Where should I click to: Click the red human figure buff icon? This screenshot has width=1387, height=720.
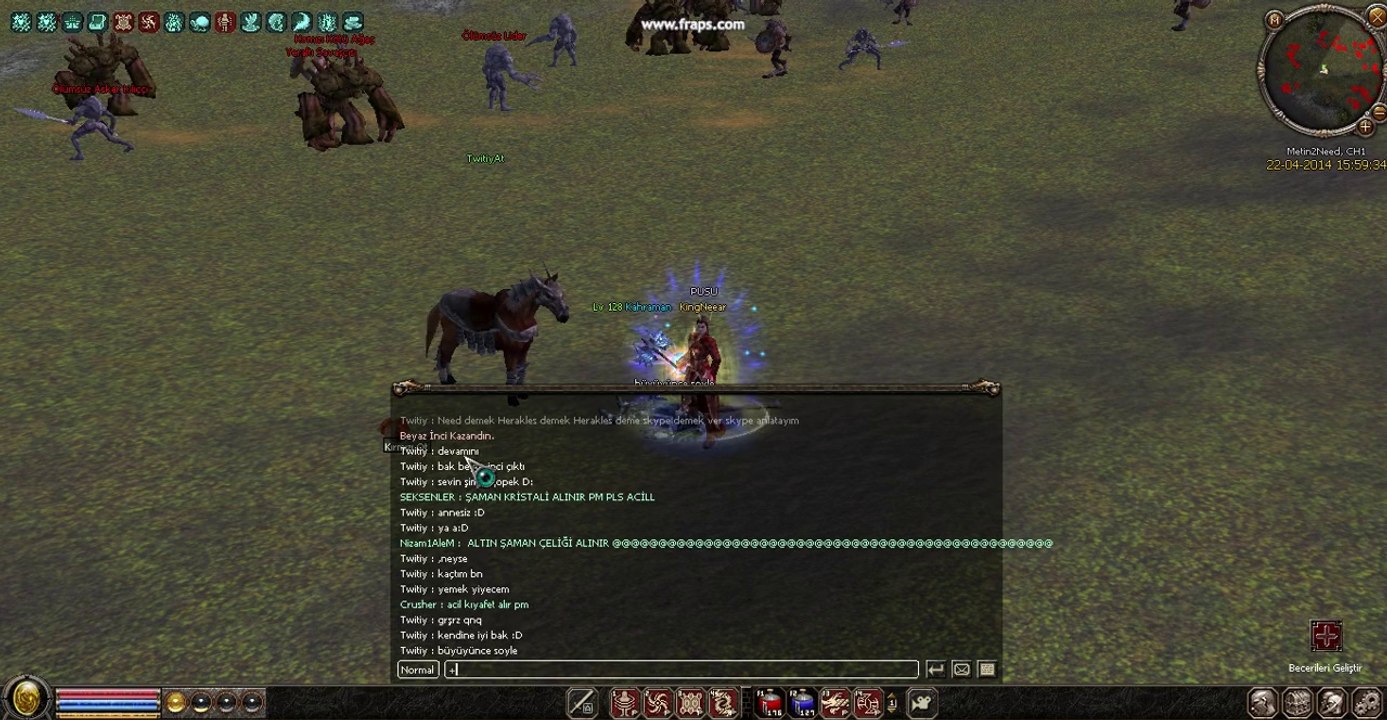pyautogui.click(x=225, y=22)
